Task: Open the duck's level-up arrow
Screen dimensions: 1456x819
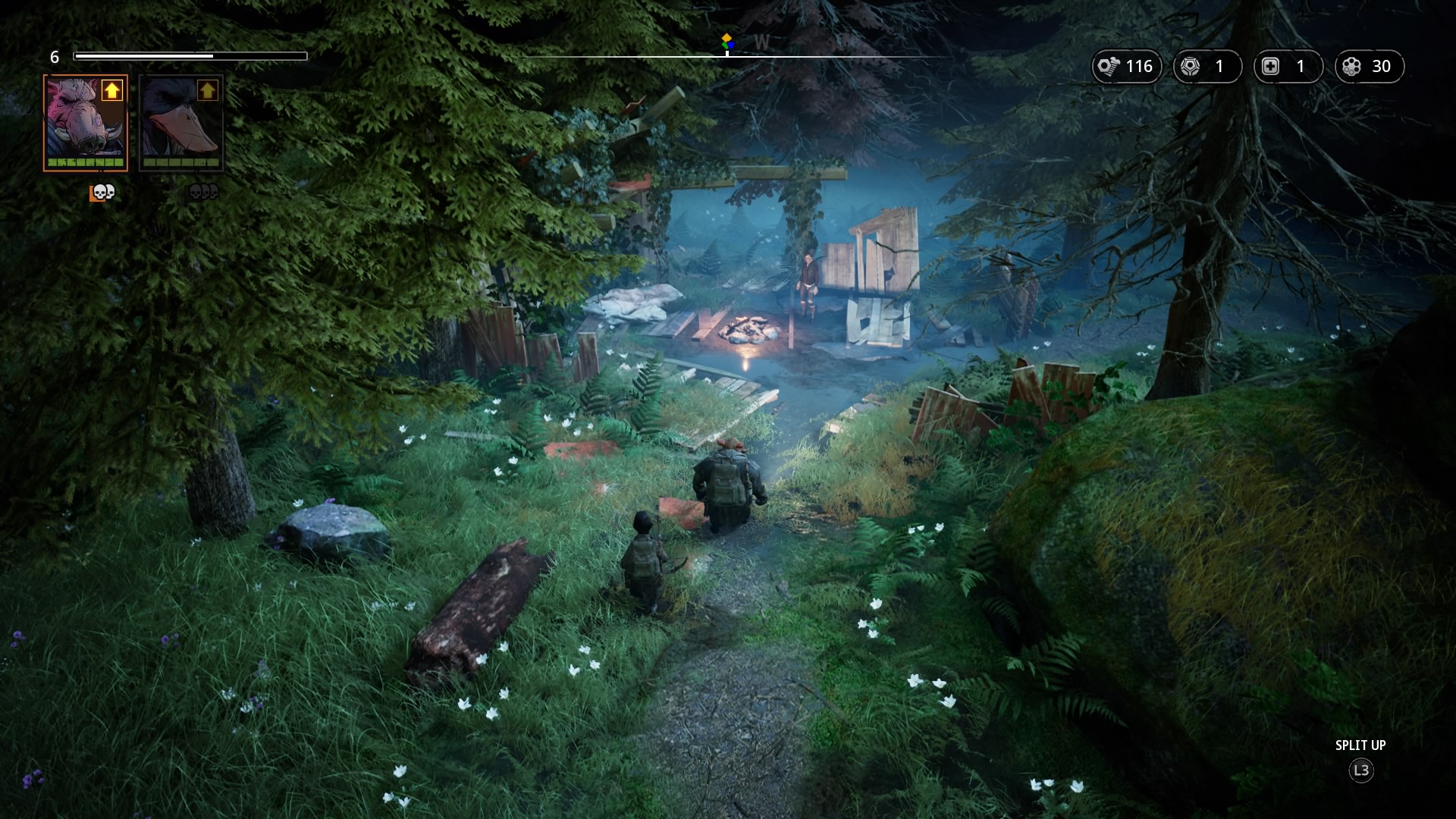Action: coord(207,91)
